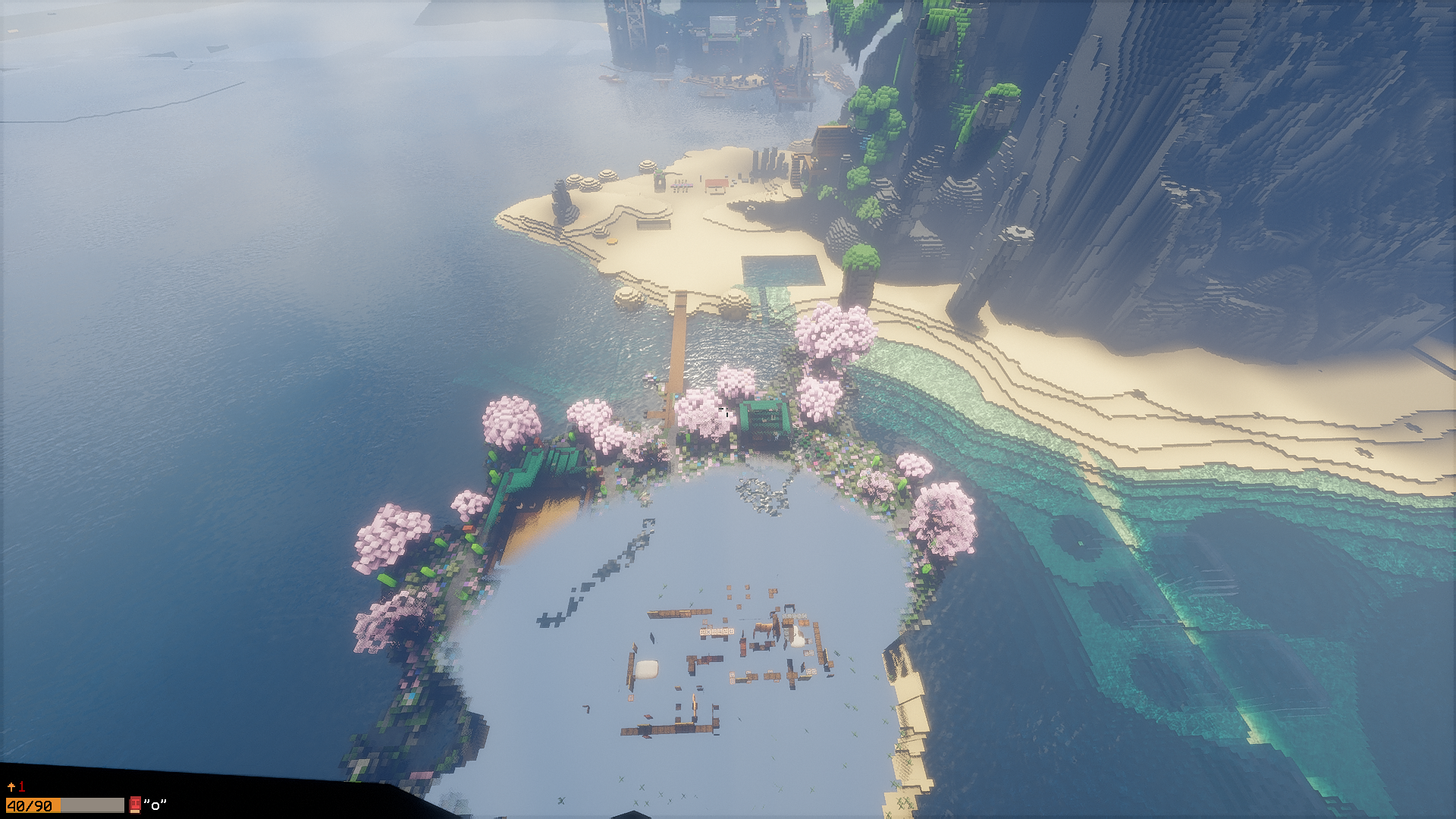Select the red book icon
This screenshot has width=1456, height=819.
tap(135, 805)
